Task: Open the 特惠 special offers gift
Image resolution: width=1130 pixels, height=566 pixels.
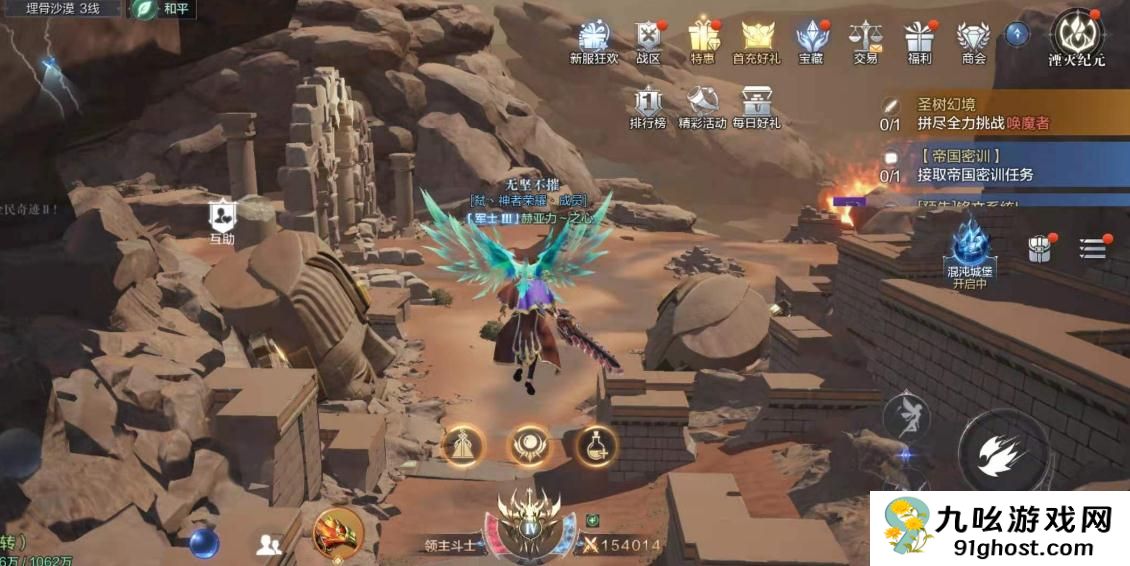Action: (x=703, y=38)
